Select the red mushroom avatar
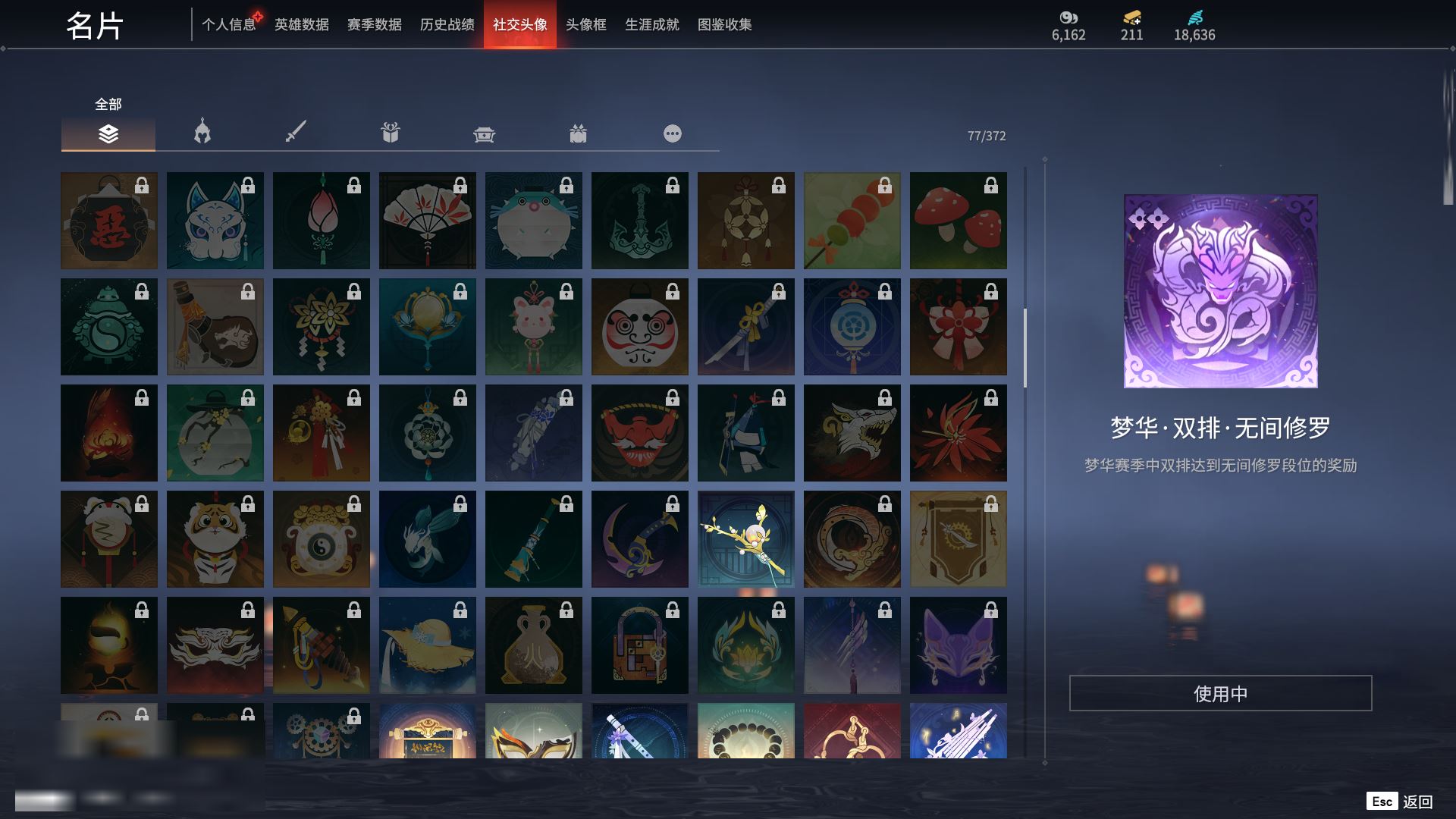 959,221
